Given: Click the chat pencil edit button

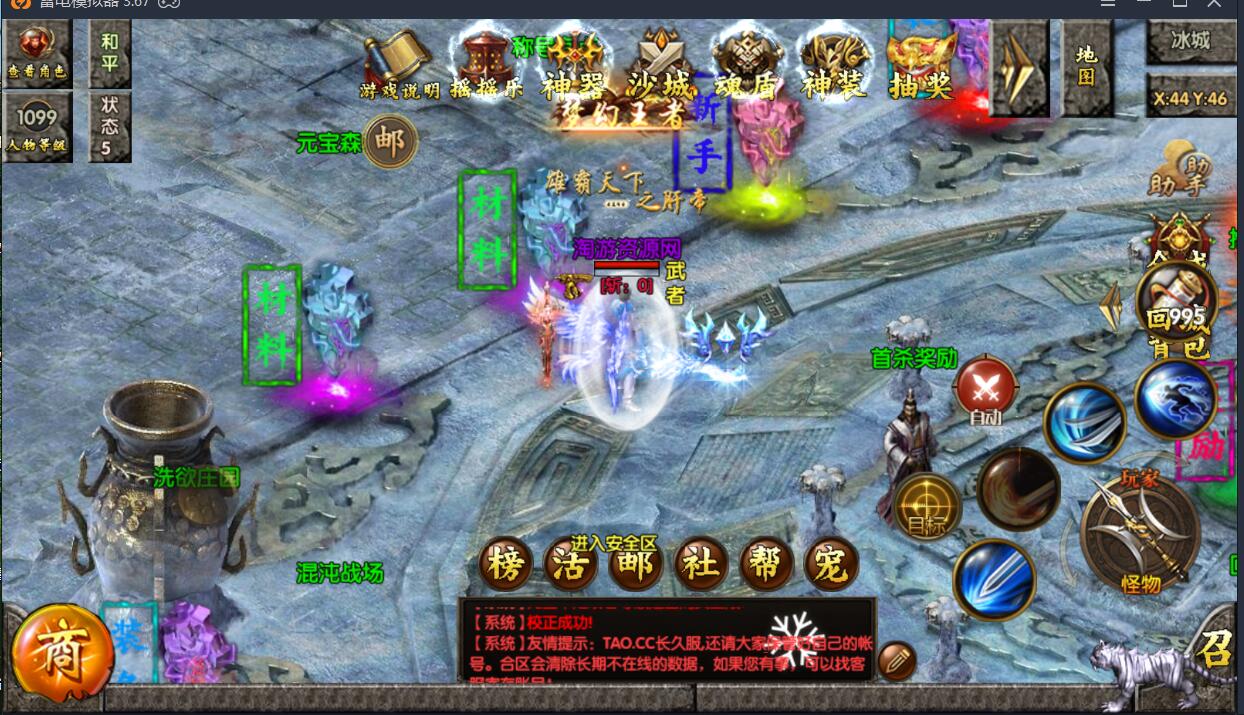Looking at the screenshot, I should [x=897, y=661].
